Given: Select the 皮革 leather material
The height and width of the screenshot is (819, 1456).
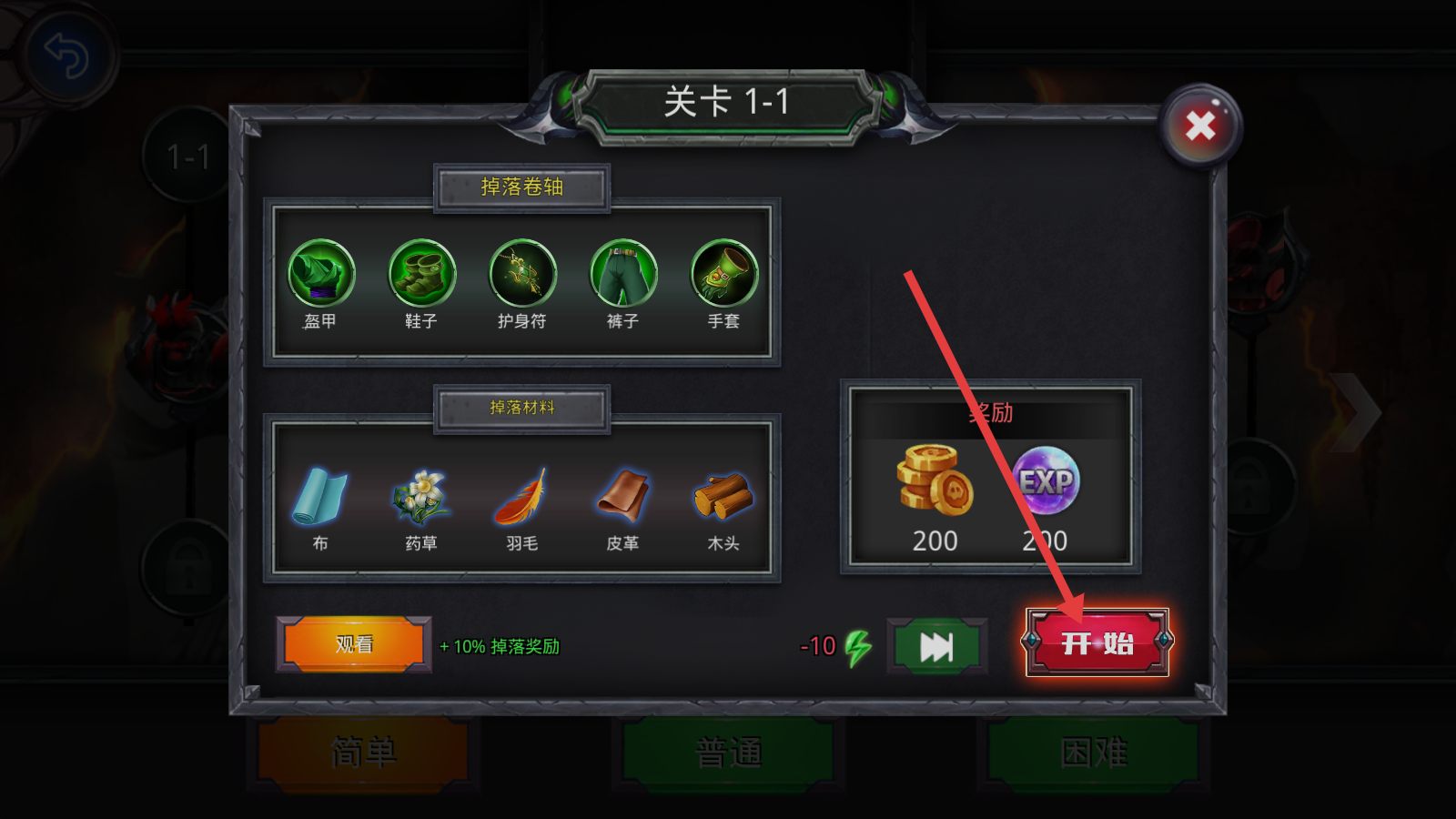Looking at the screenshot, I should pyautogui.click(x=623, y=496).
